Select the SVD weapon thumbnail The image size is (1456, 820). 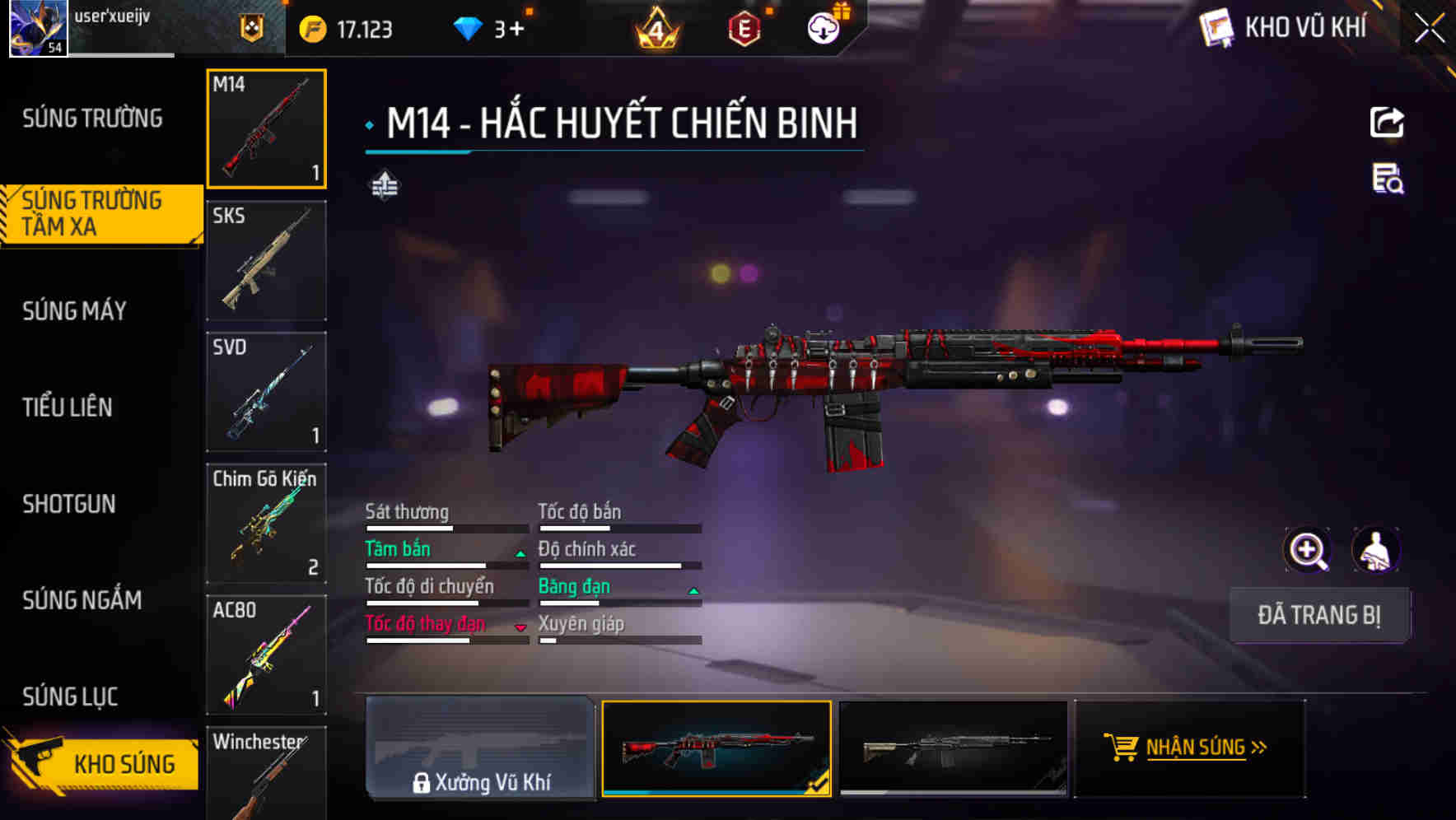pyautogui.click(x=266, y=392)
